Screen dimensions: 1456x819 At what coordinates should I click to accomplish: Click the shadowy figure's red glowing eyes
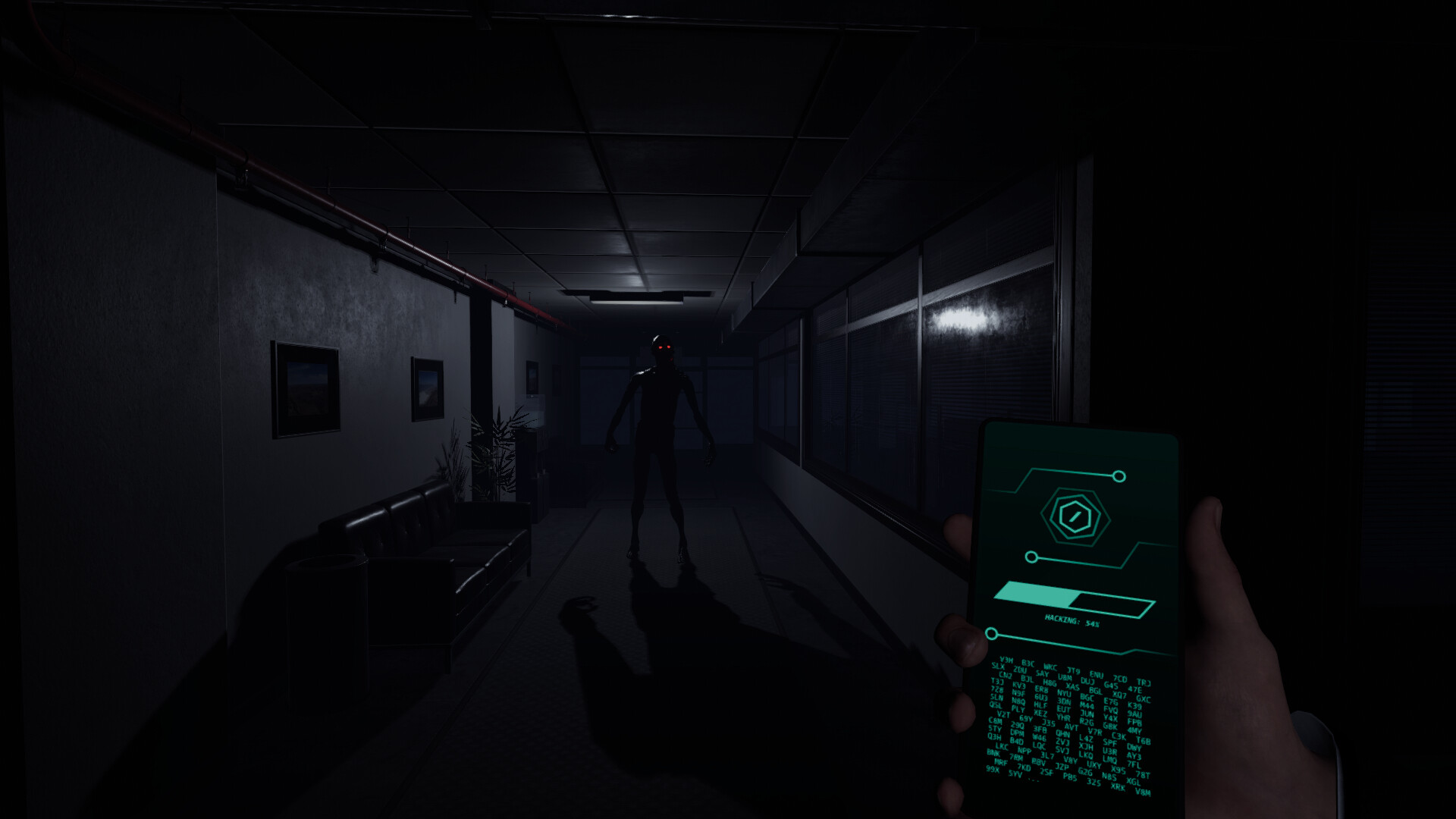tap(661, 345)
